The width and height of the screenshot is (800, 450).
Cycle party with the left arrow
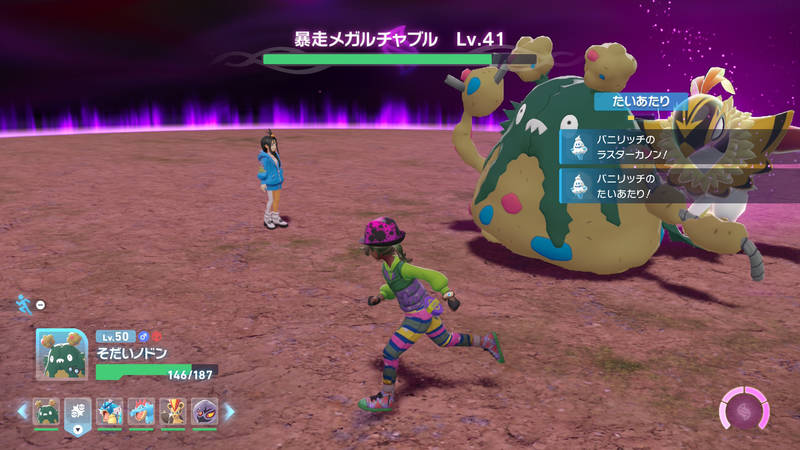point(22,411)
